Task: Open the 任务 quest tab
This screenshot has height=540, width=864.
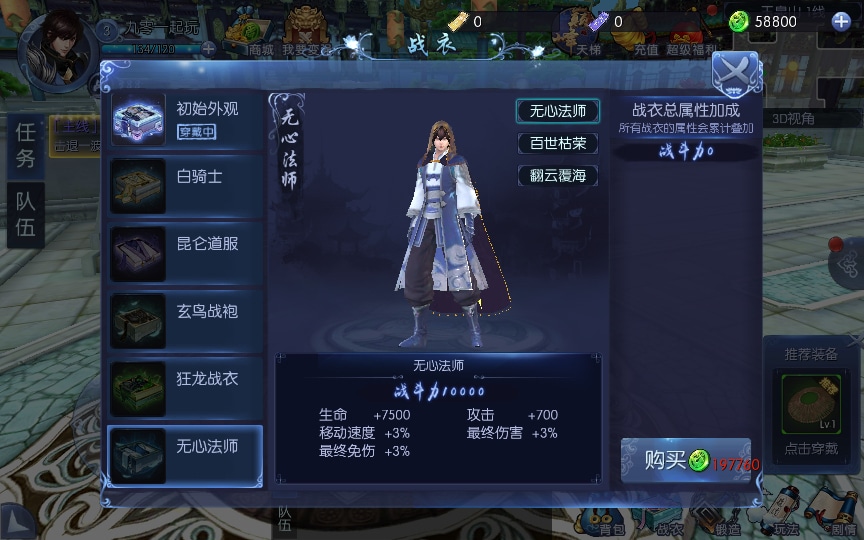Action: 26,145
